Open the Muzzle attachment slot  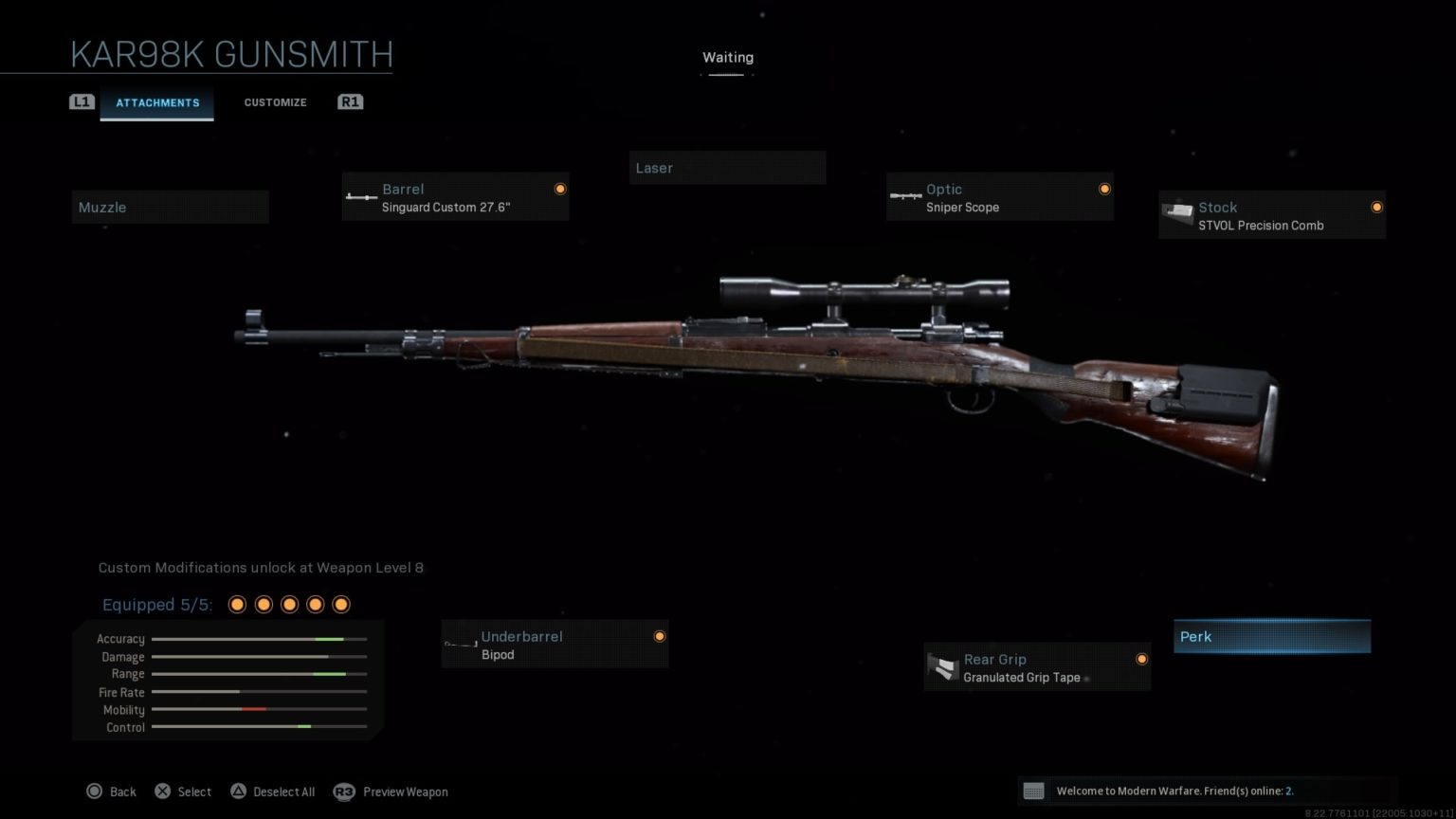(x=170, y=207)
